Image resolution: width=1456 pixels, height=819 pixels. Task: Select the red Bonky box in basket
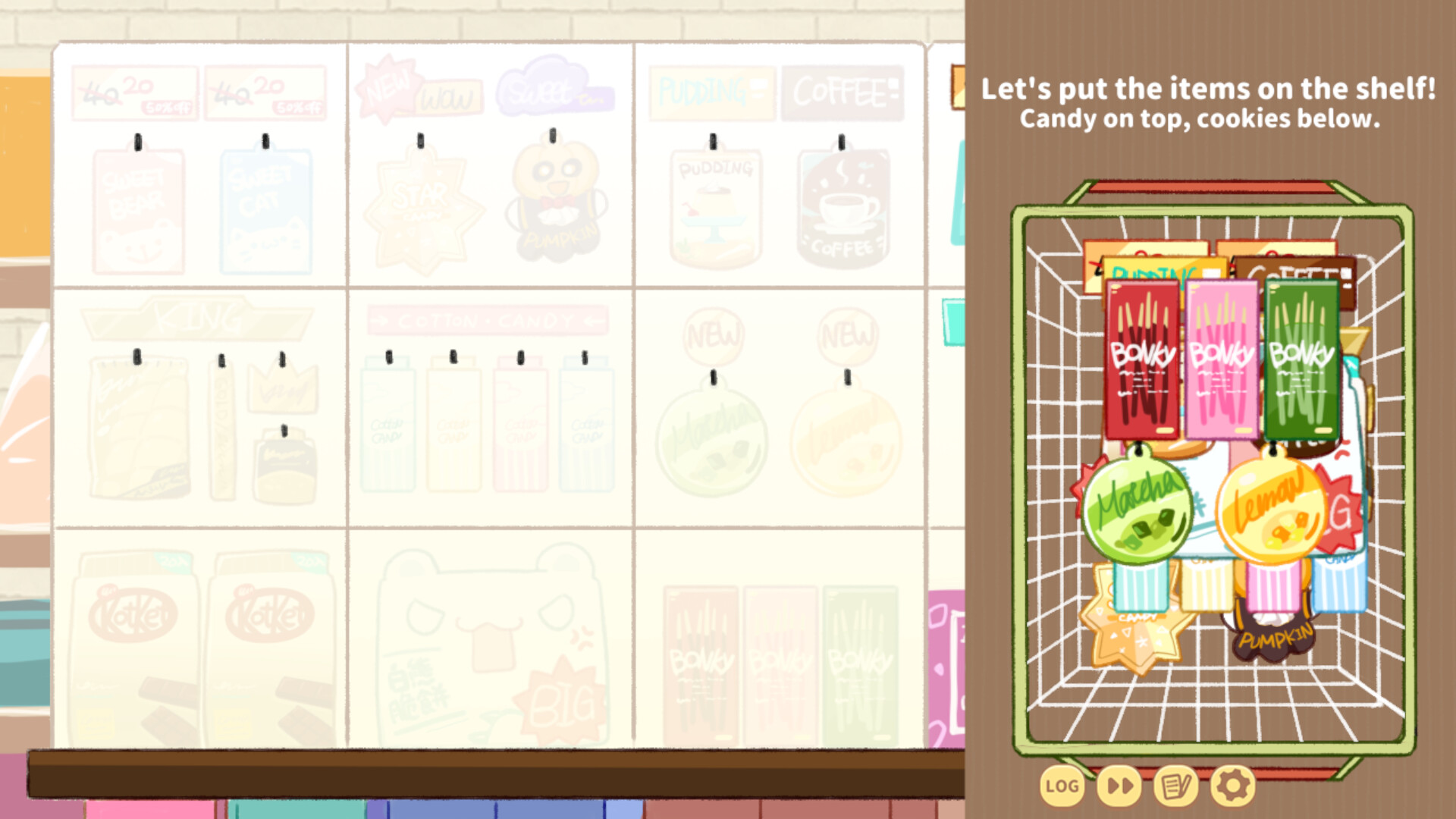1141,356
